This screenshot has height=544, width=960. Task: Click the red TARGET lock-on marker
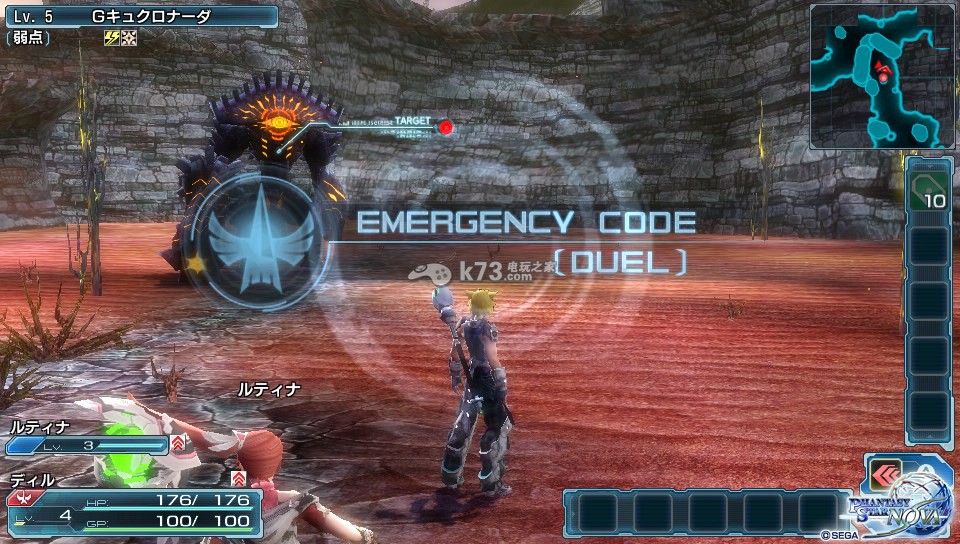pyautogui.click(x=446, y=127)
